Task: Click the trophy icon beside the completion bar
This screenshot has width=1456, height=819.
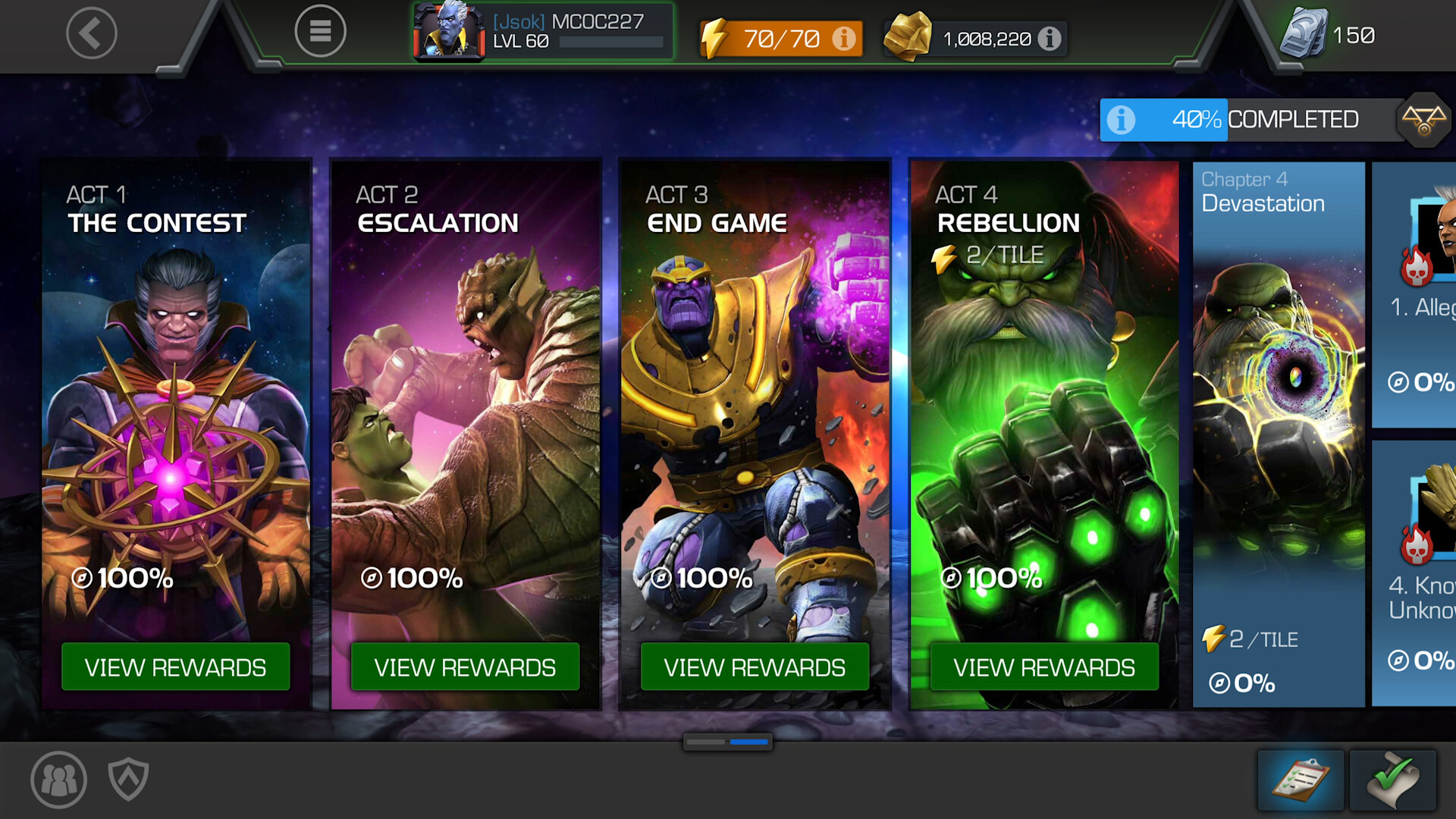Action: (x=1425, y=119)
